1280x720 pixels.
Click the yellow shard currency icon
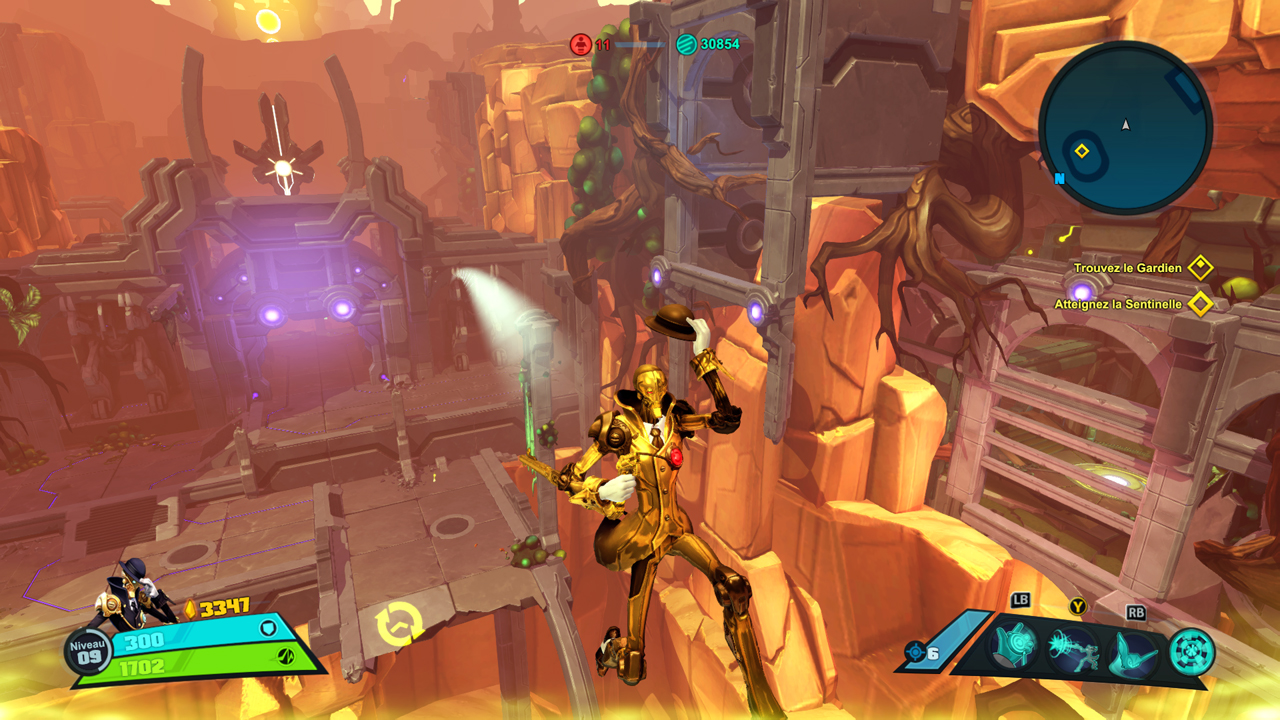(190, 608)
